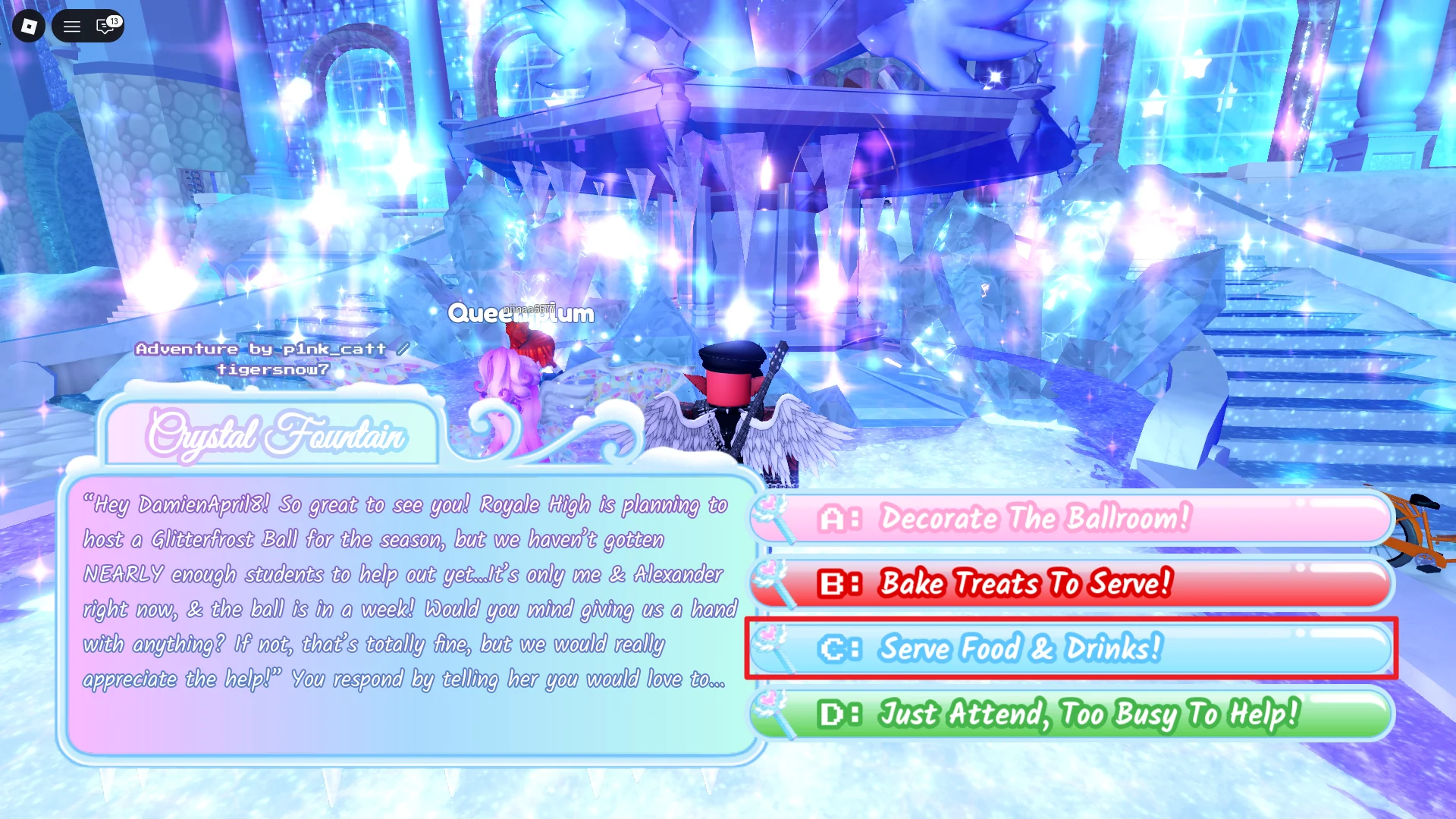Screen dimensions: 1456x819
Task: Click the pencil edit icon beside adventure credits
Action: pyautogui.click(x=403, y=347)
